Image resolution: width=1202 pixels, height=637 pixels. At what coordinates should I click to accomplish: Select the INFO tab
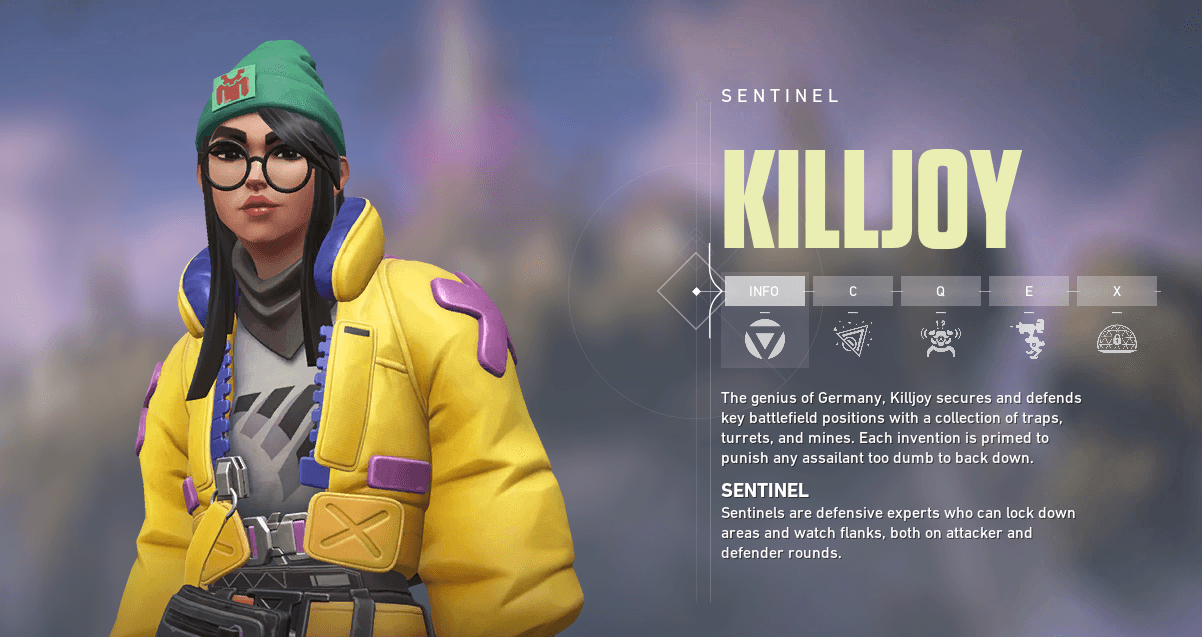pos(764,291)
